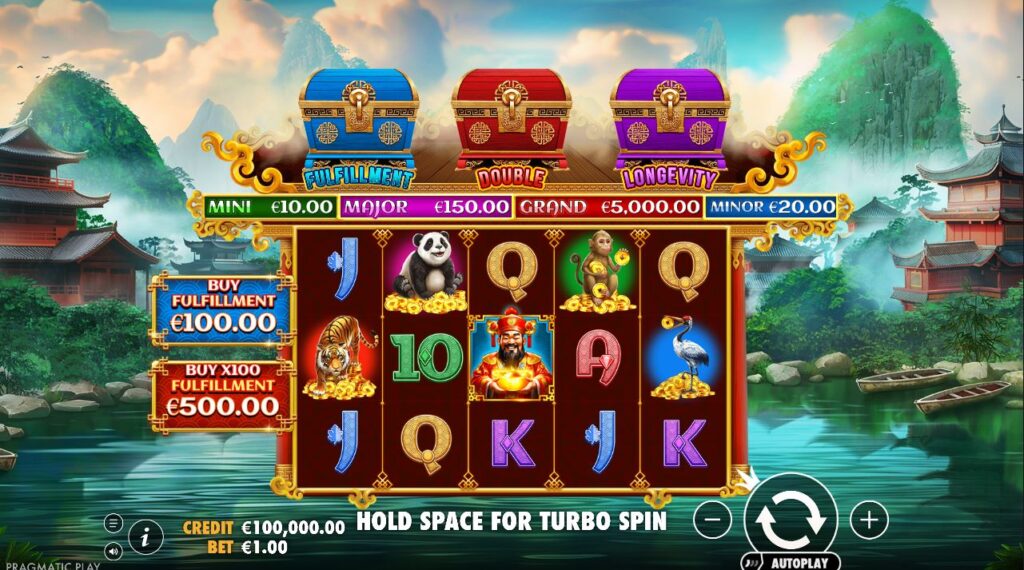This screenshot has height=570, width=1024.
Task: Open the Autoplay options
Action: click(790, 562)
